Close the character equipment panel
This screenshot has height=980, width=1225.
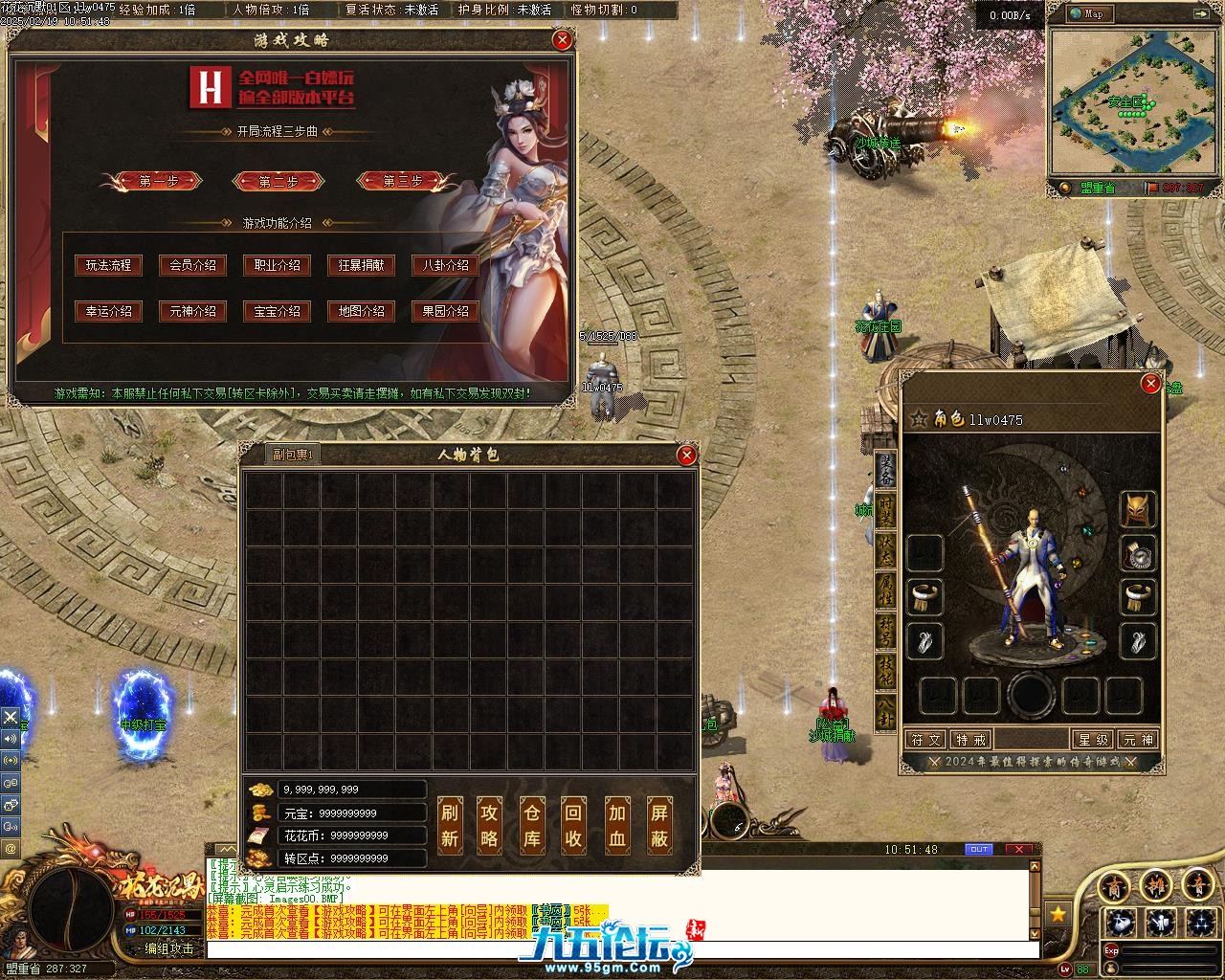click(1150, 385)
